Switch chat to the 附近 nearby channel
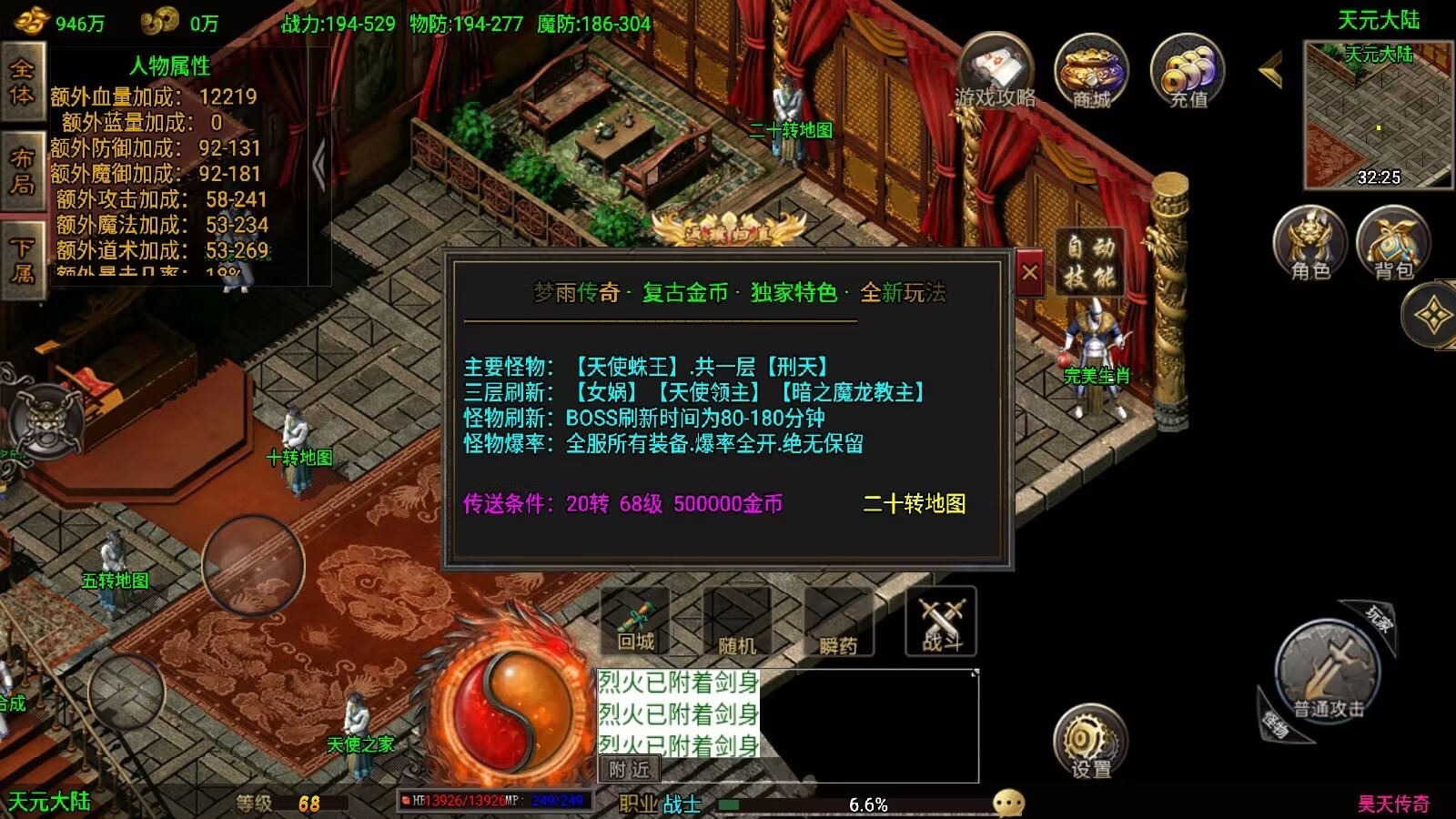The image size is (1456, 819). pos(629,770)
